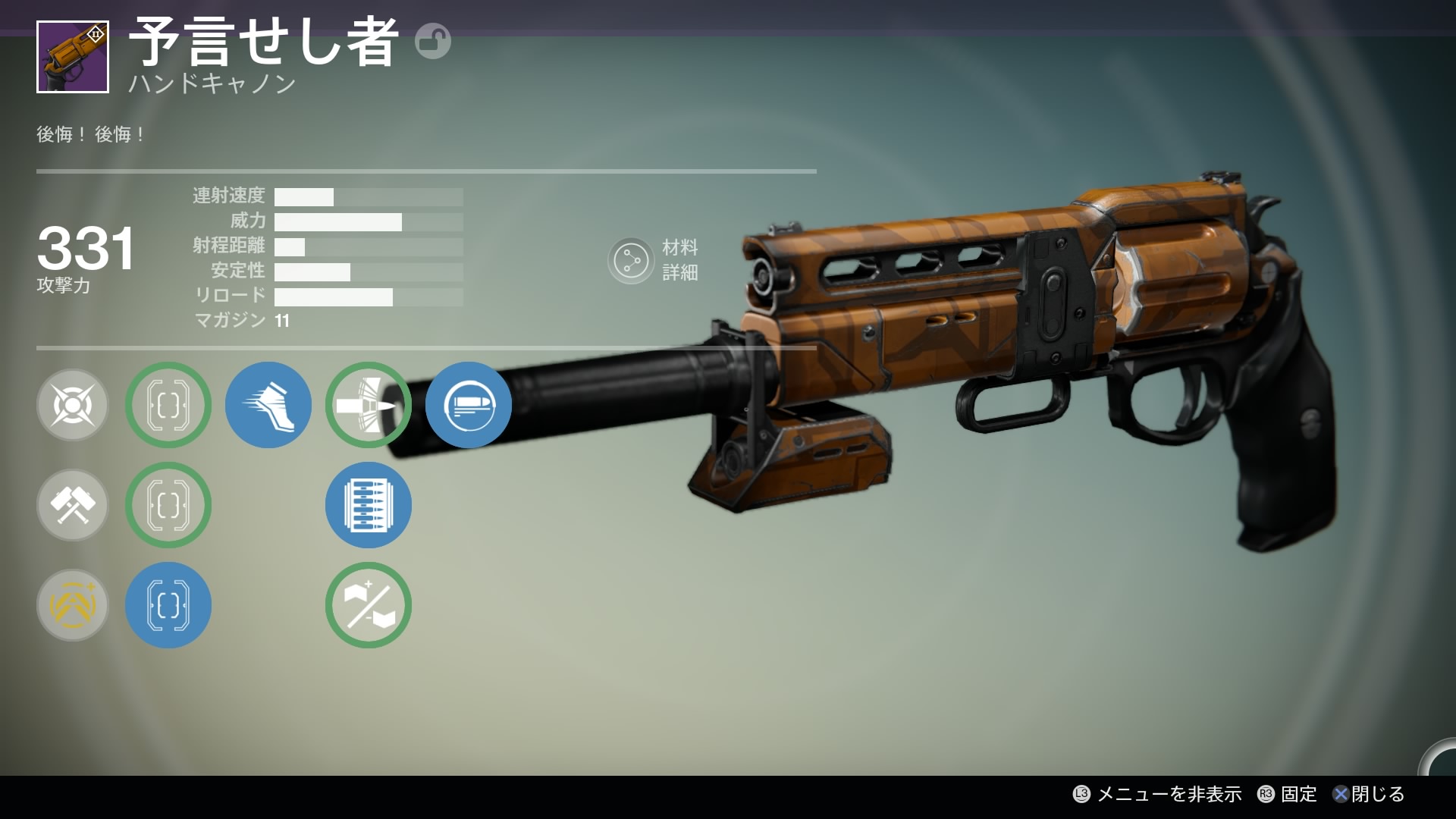Select the yellow chevron upgrade node
This screenshot has height=819, width=1456.
(x=73, y=605)
